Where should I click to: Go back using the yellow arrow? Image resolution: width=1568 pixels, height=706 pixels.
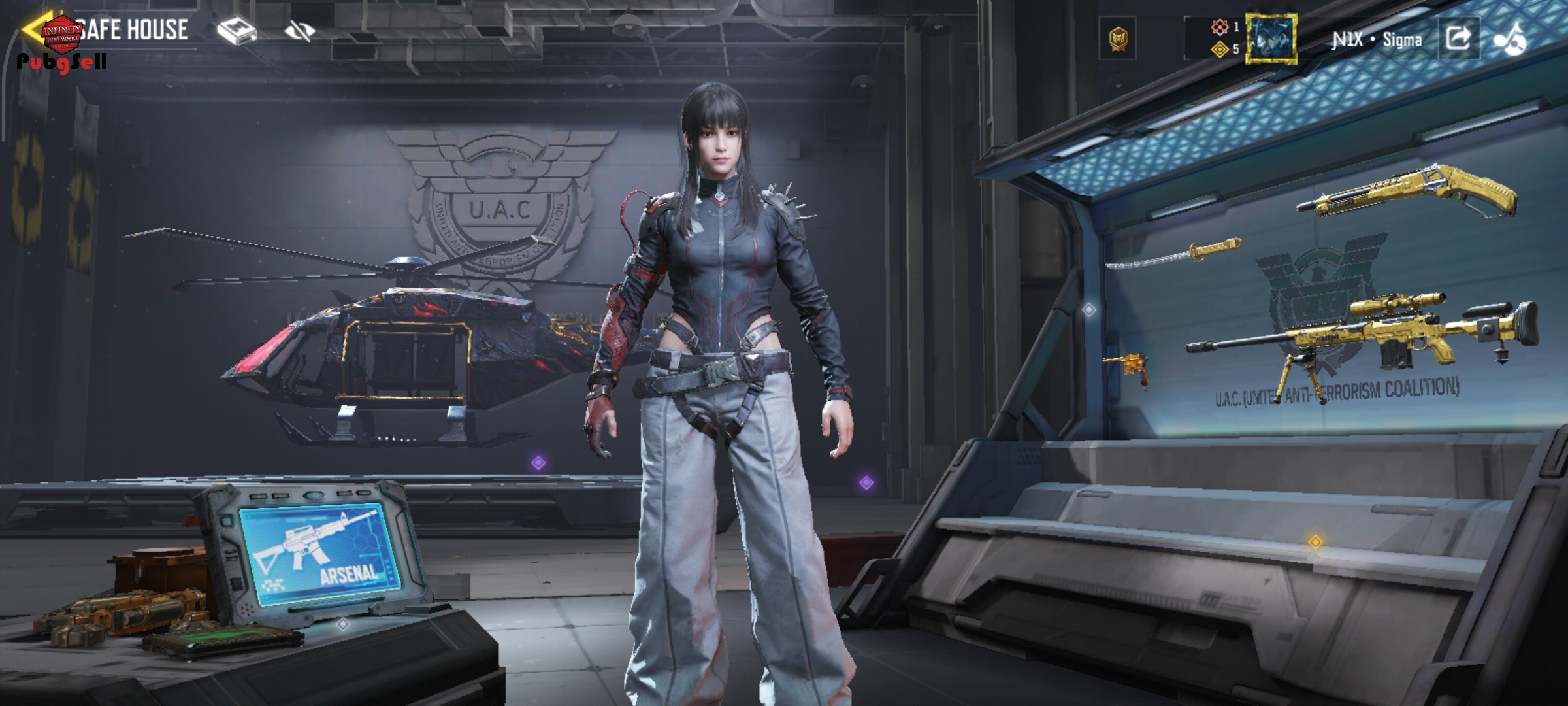point(31,30)
